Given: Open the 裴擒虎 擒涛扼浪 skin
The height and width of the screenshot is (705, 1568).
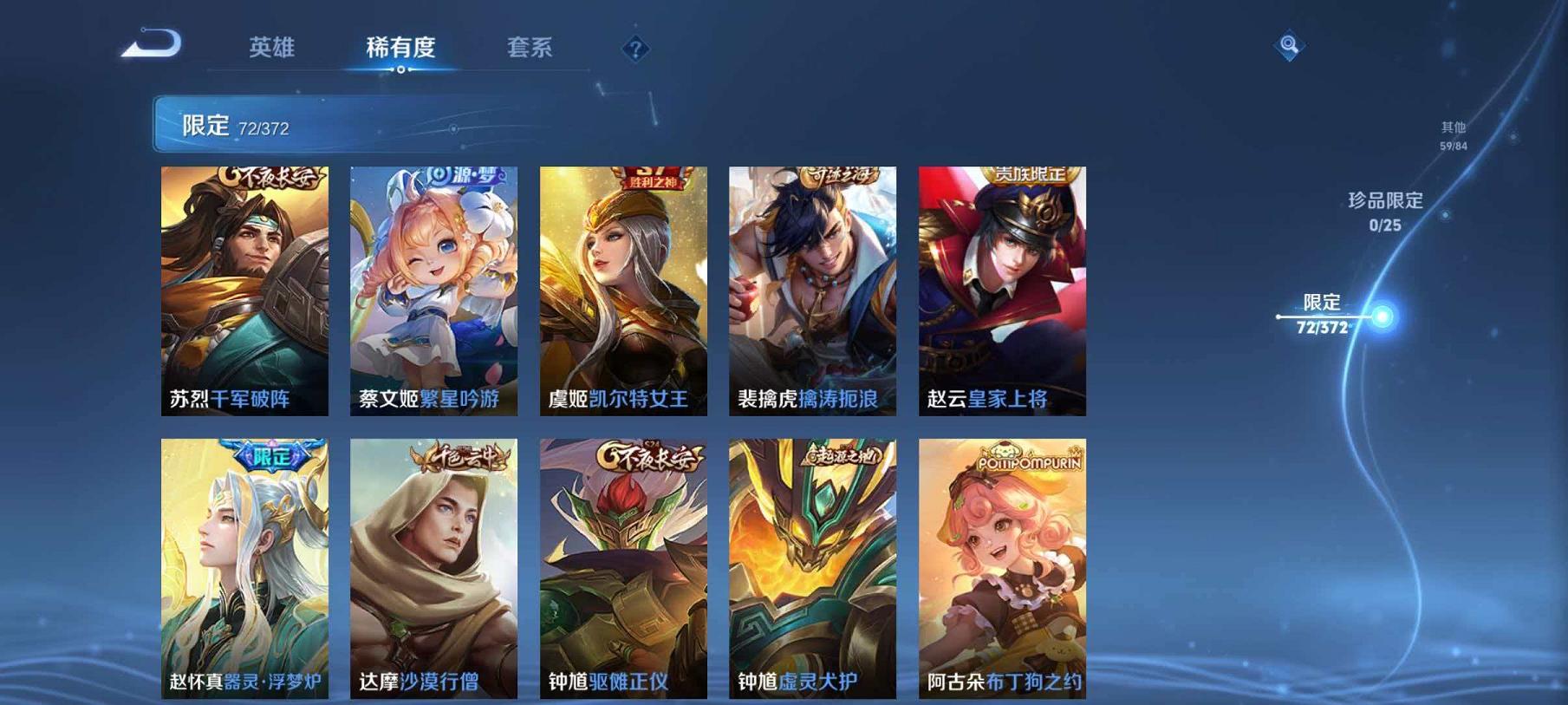Looking at the screenshot, I should (x=813, y=286).
